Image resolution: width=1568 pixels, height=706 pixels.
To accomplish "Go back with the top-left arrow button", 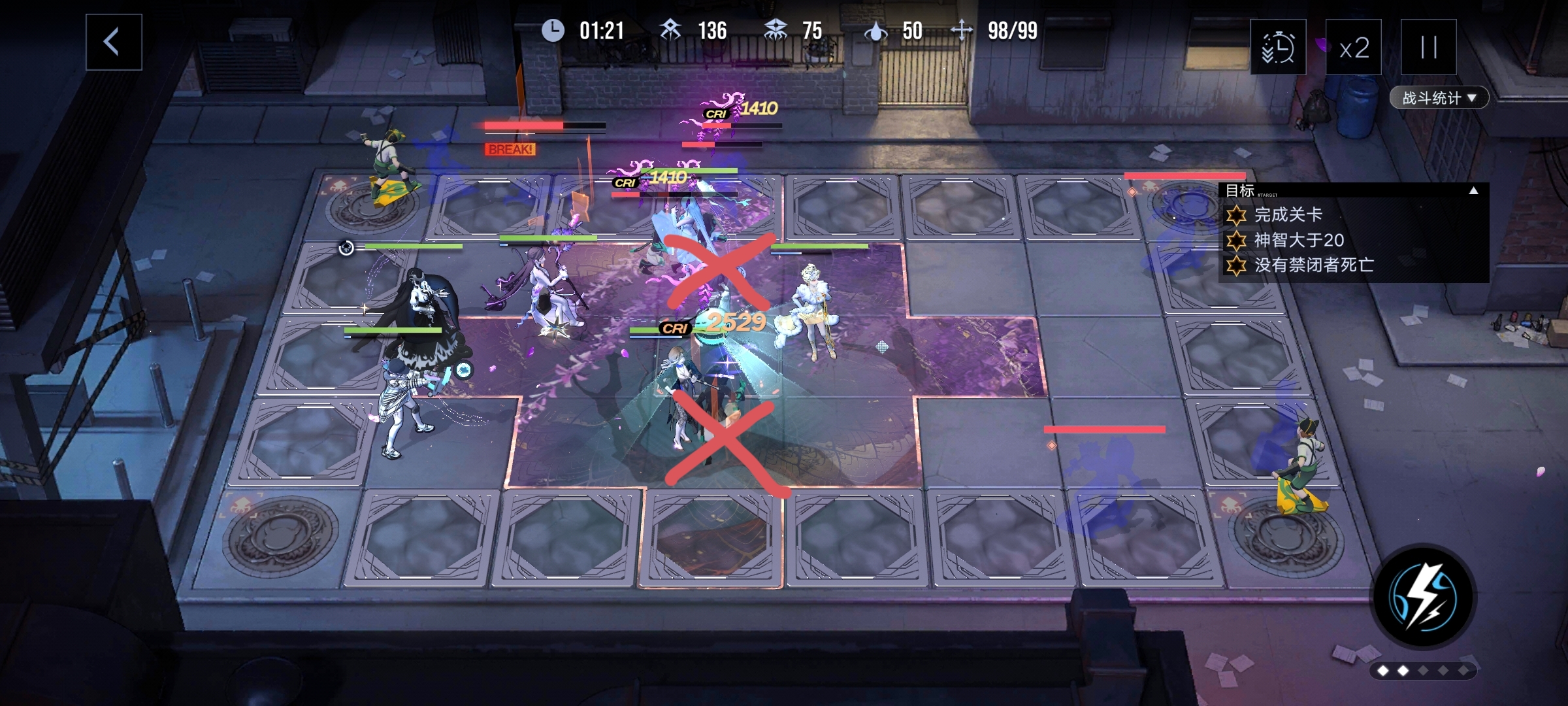I will (114, 42).
